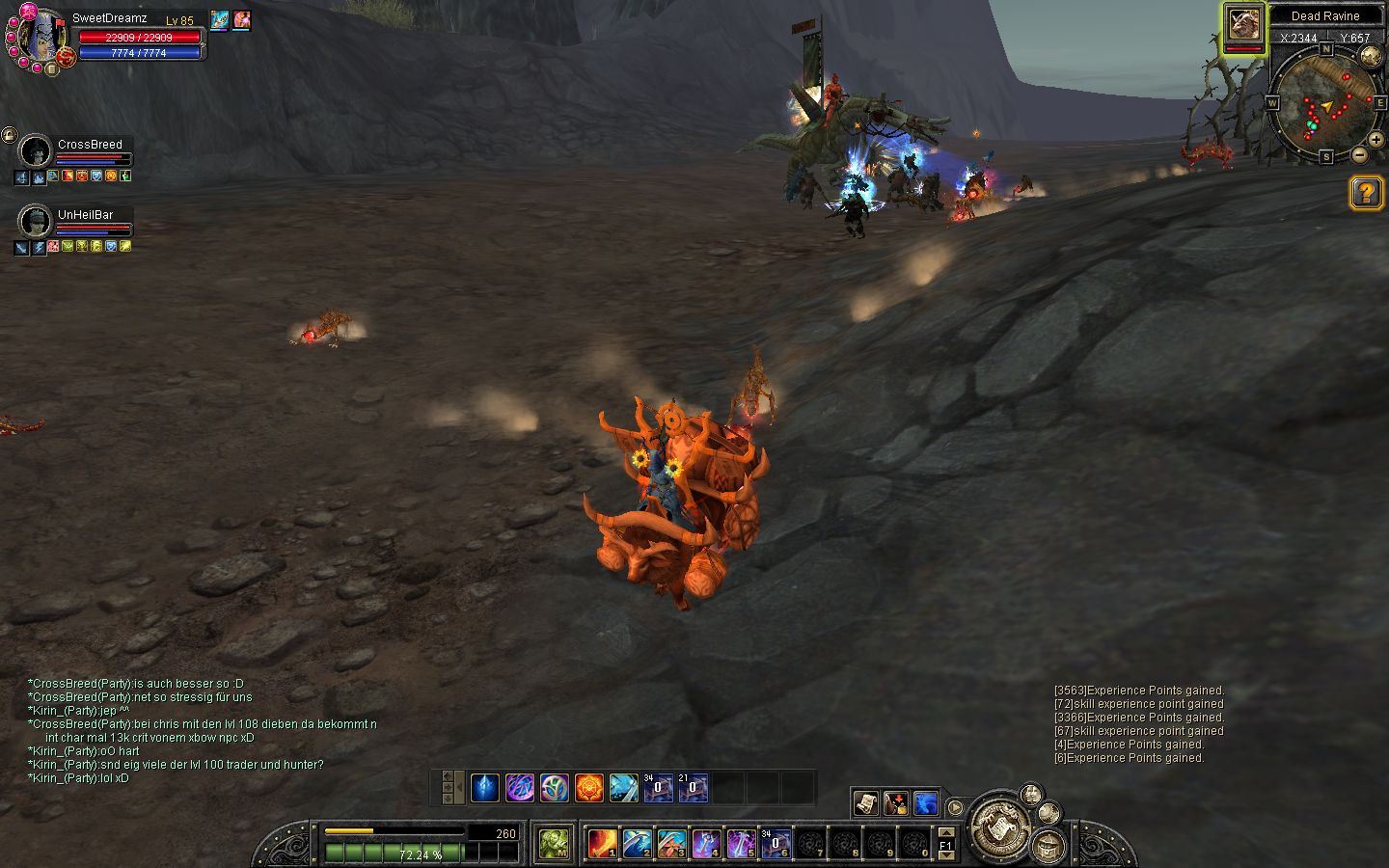
Task: Zoom in the minimap with plus button
Action: pos(1377,140)
